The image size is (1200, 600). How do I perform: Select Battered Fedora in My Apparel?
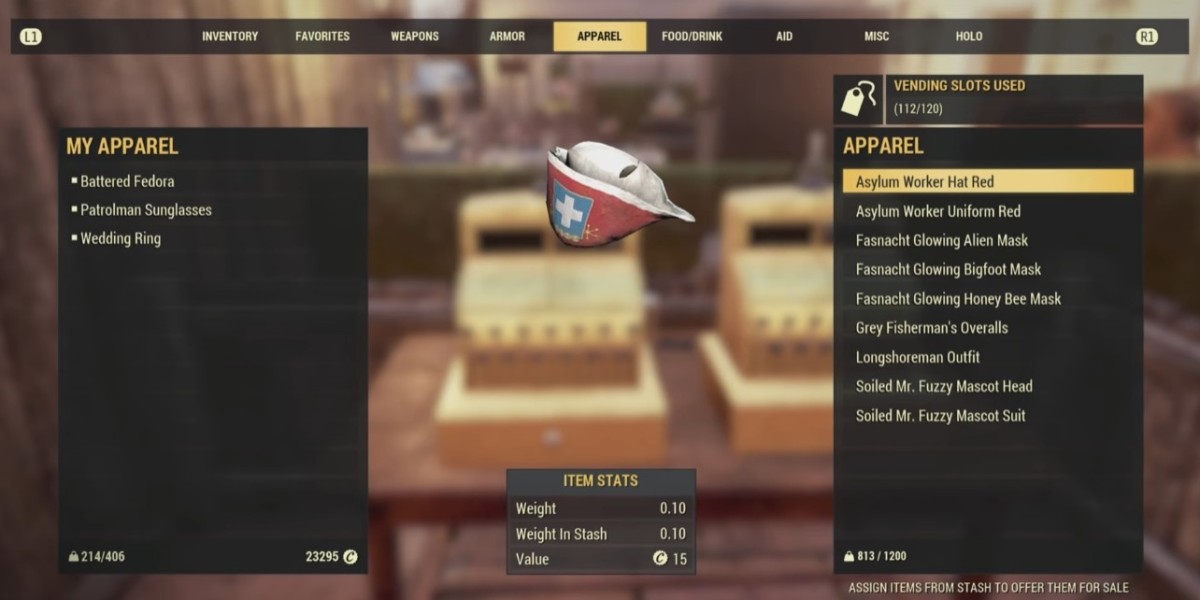tap(127, 181)
